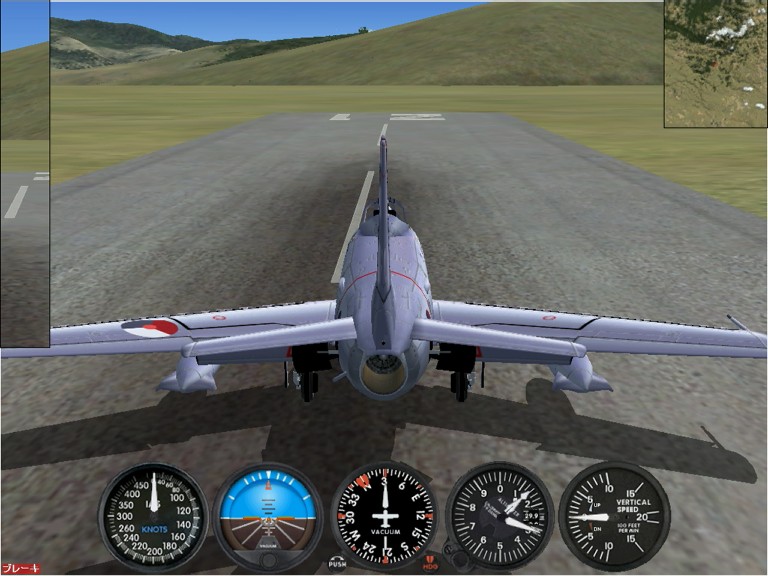Click the vacuum heading indicator compass
The height and width of the screenshot is (576, 768).
384,515
